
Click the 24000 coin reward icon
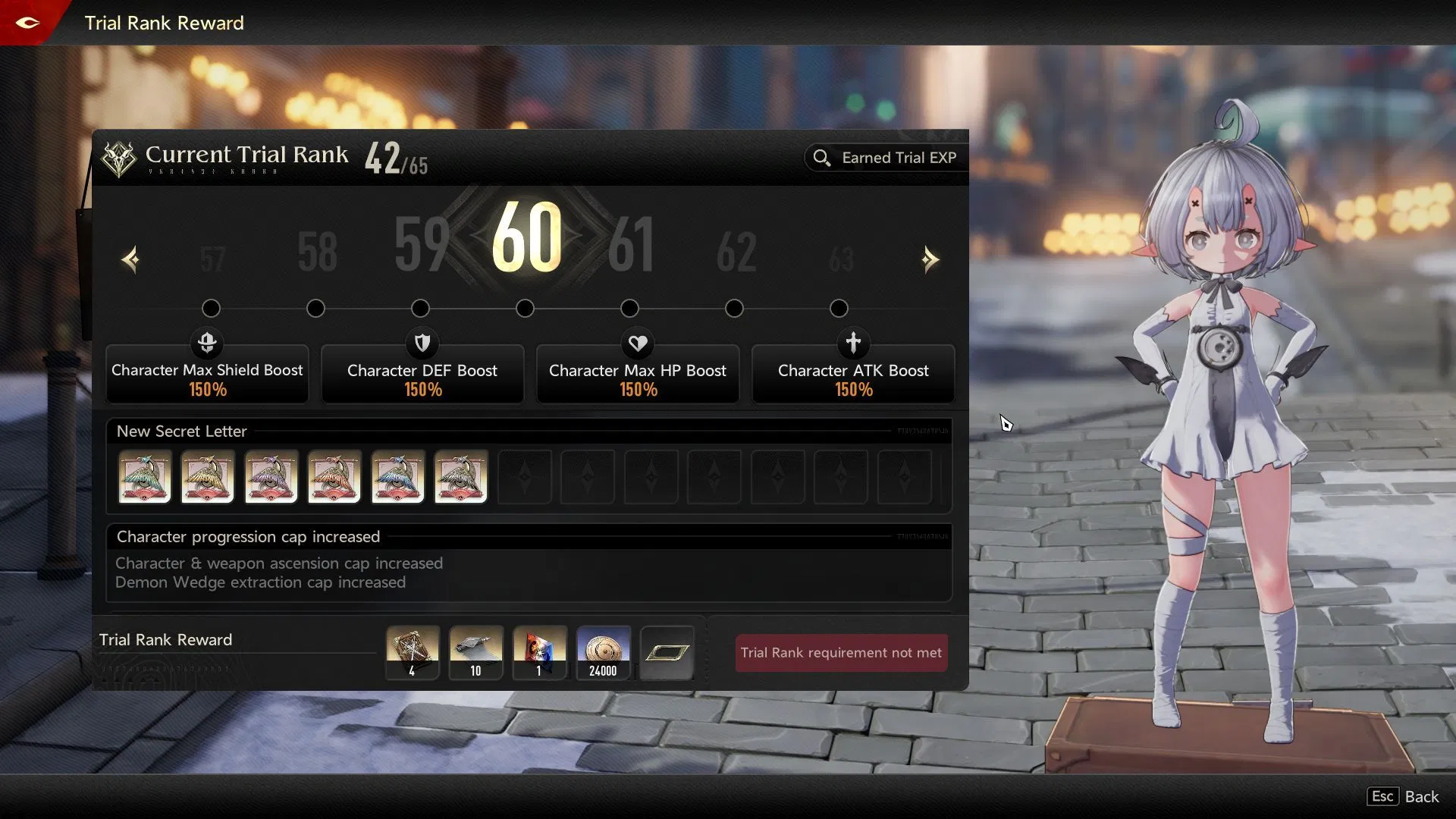(x=603, y=652)
